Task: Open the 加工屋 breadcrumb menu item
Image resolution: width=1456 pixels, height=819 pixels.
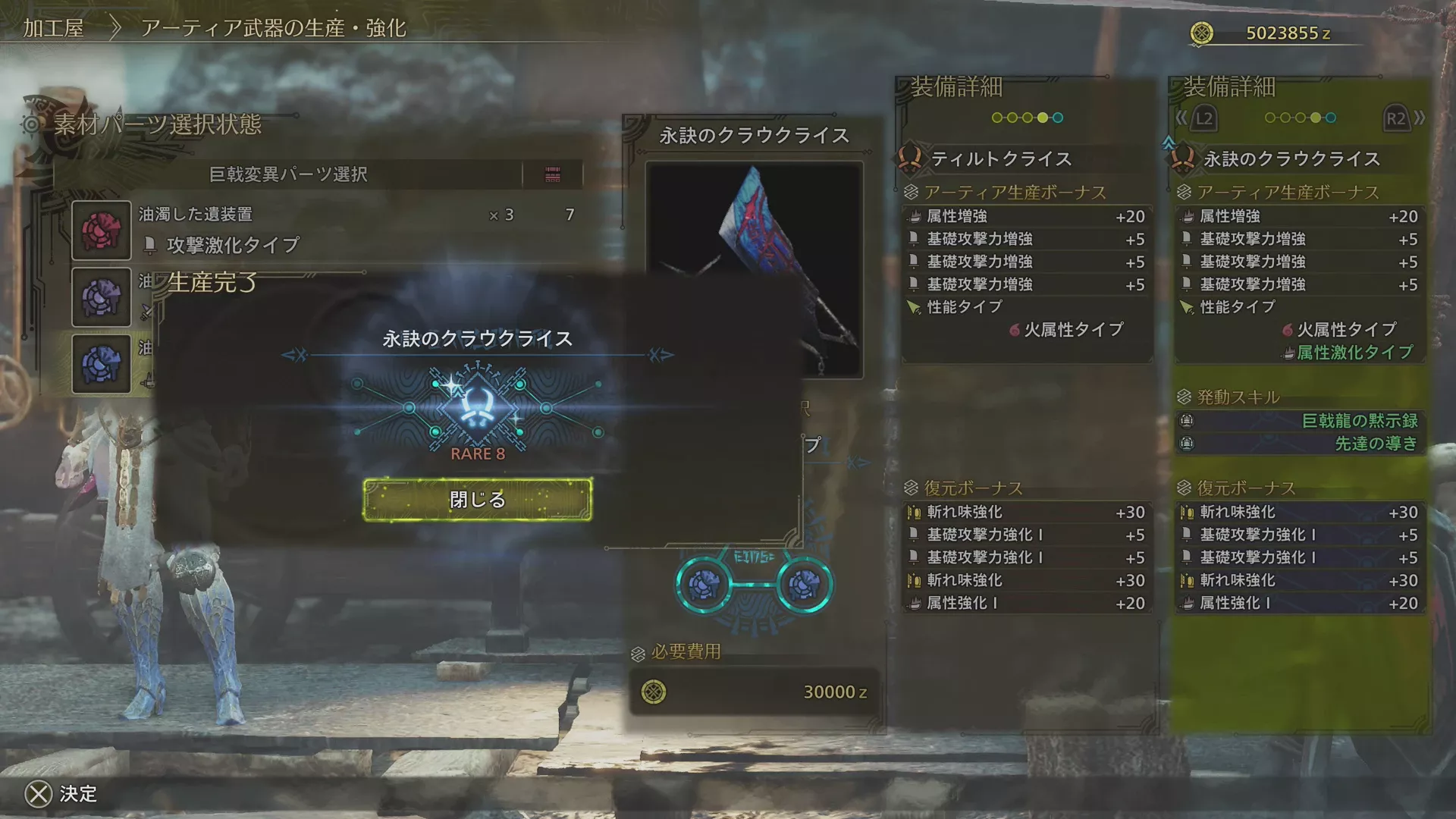Action: pos(56,30)
